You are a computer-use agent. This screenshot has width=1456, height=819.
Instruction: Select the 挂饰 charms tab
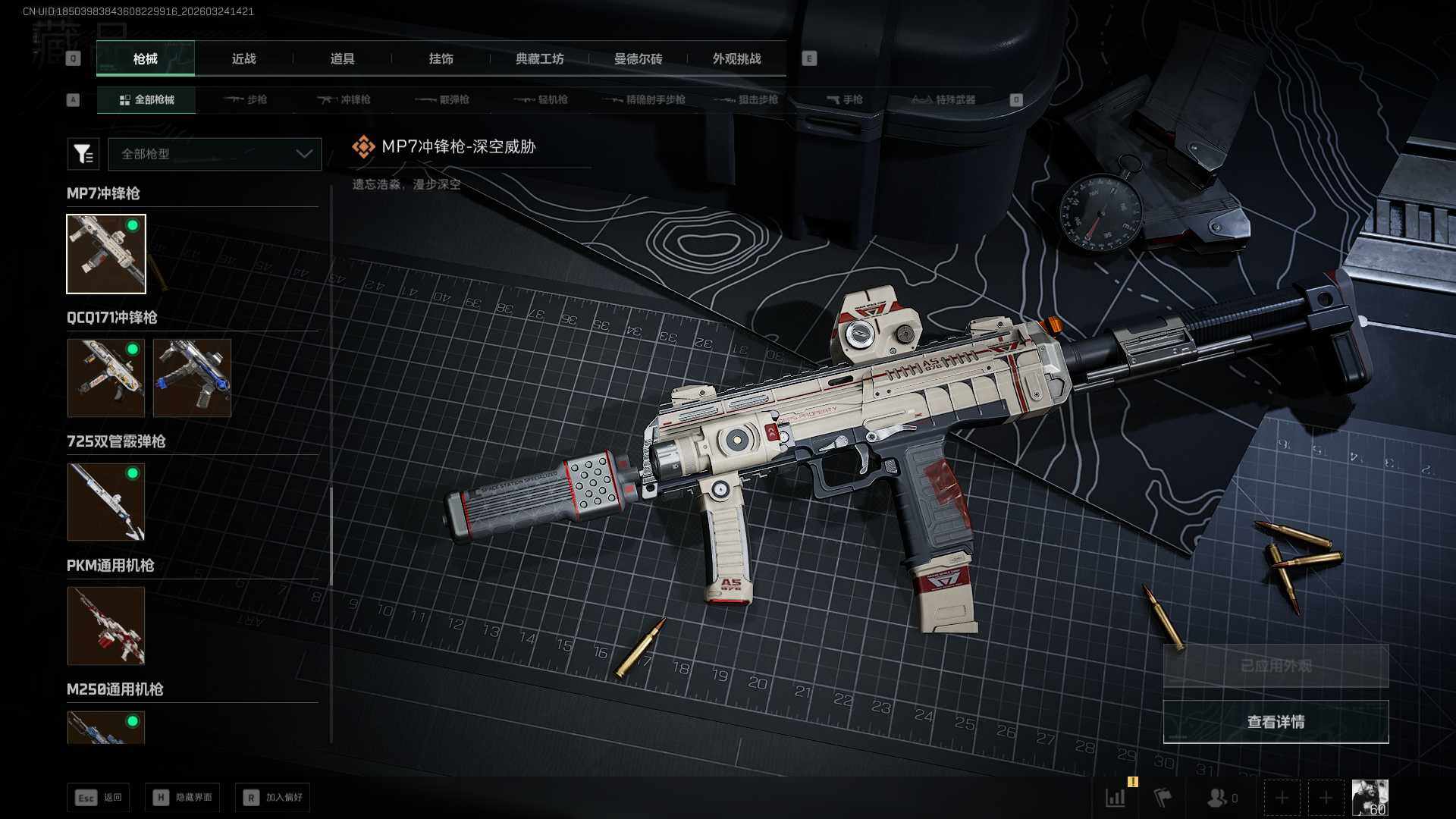(x=441, y=59)
